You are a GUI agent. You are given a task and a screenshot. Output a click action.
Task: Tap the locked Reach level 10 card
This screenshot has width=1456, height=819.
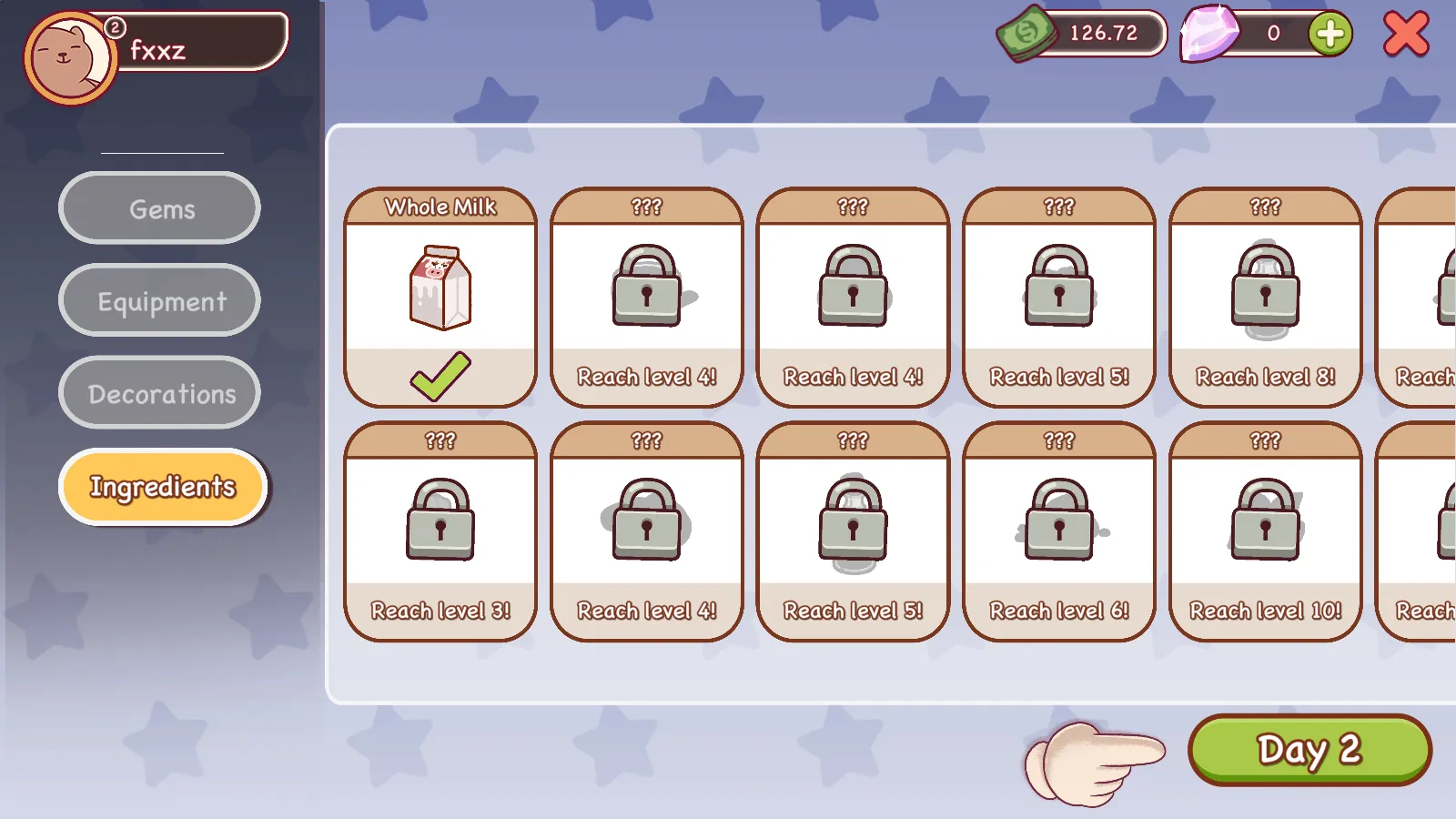pos(1265,531)
